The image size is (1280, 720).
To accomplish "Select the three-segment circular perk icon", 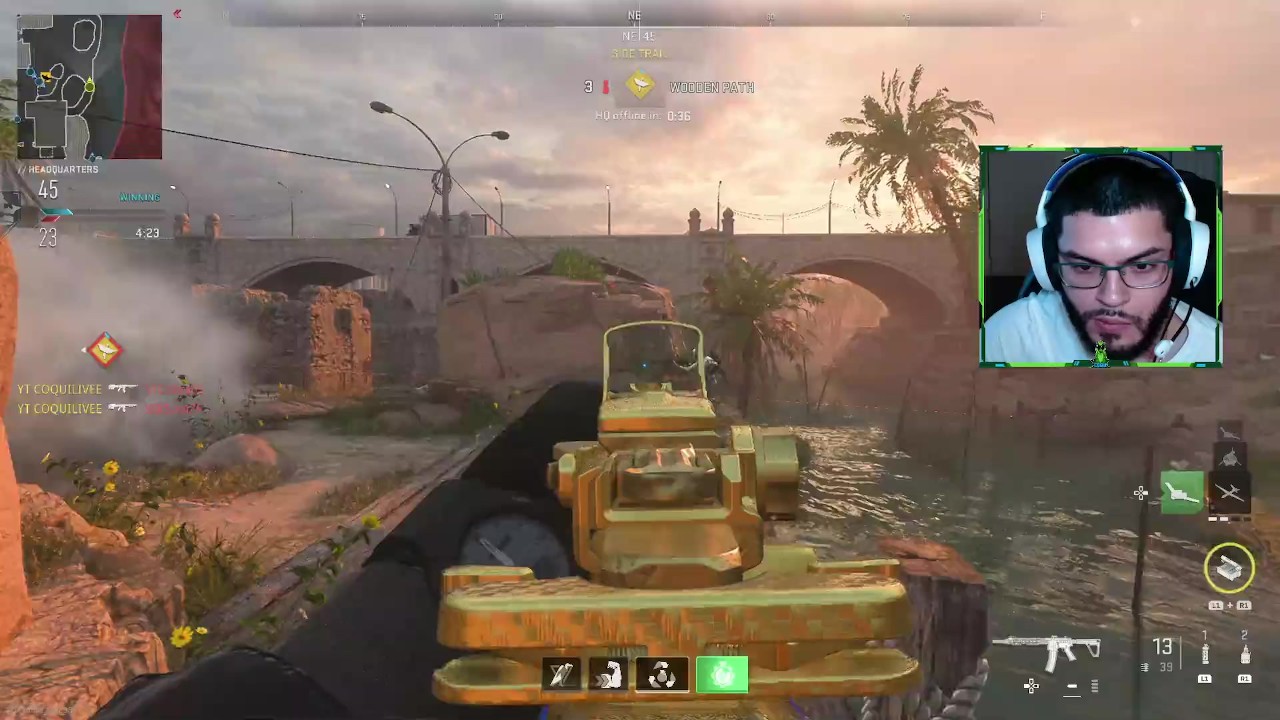I will click(x=662, y=676).
